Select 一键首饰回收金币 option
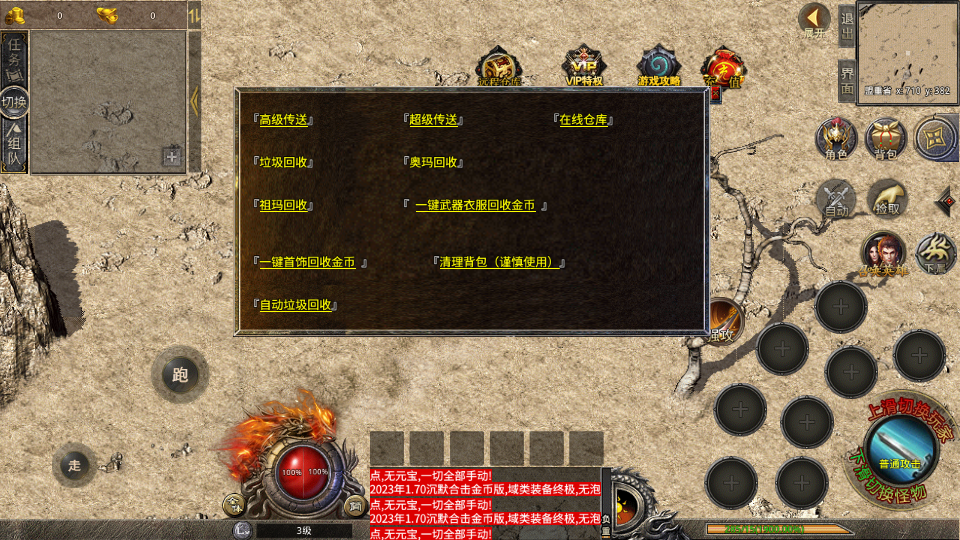Viewport: 960px width, 540px height. (x=307, y=262)
